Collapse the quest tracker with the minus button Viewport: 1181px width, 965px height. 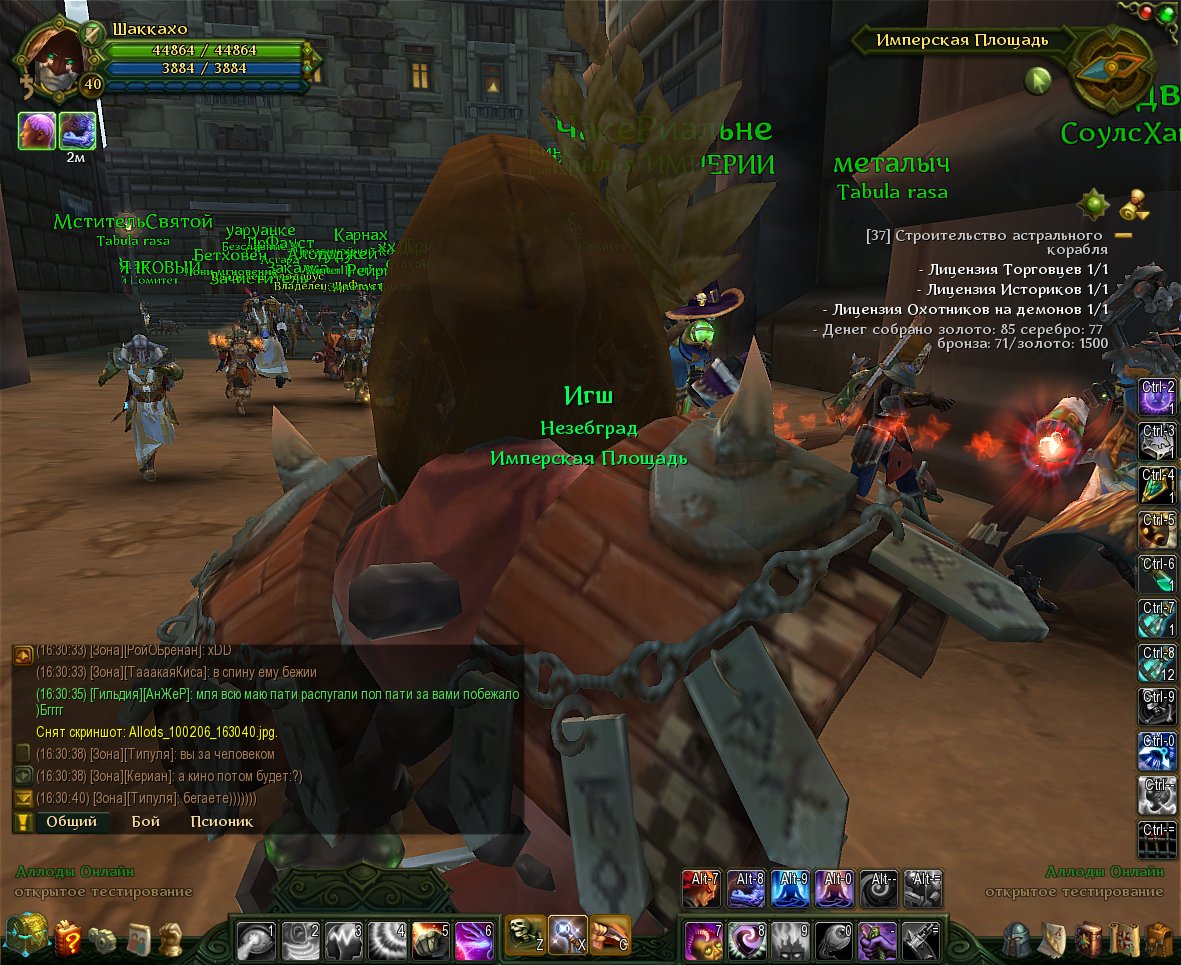[1123, 235]
